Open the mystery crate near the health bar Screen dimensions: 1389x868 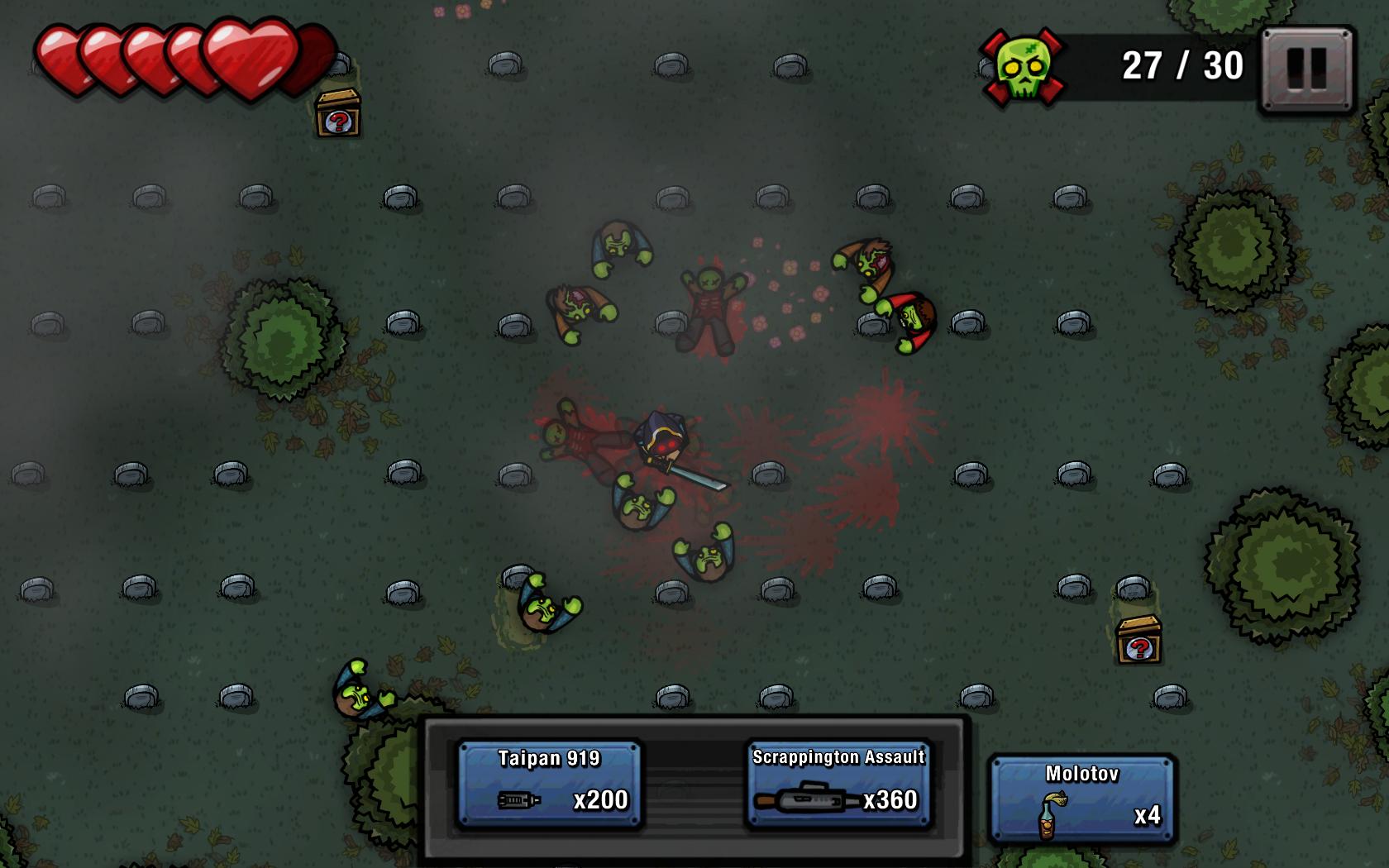338,112
